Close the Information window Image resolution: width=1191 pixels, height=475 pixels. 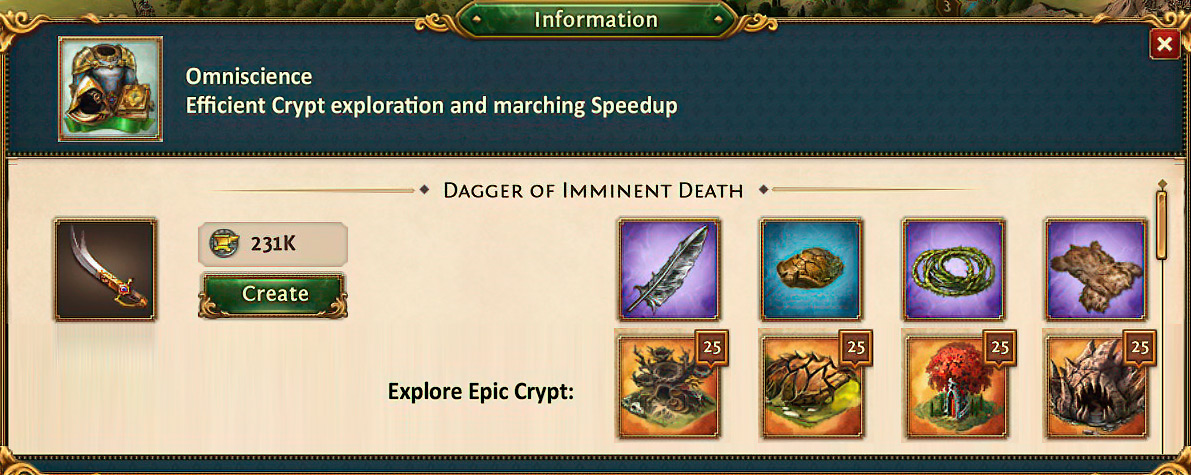1163,45
